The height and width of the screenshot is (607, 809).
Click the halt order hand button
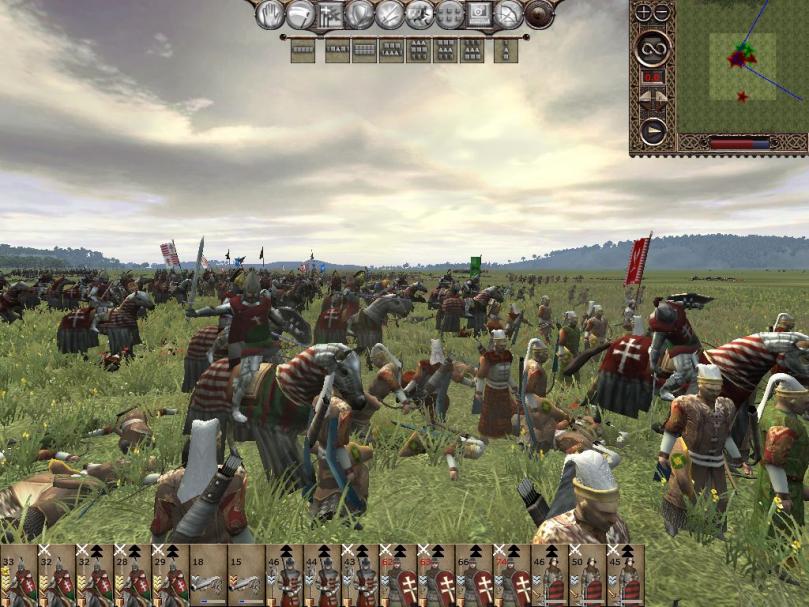271,14
